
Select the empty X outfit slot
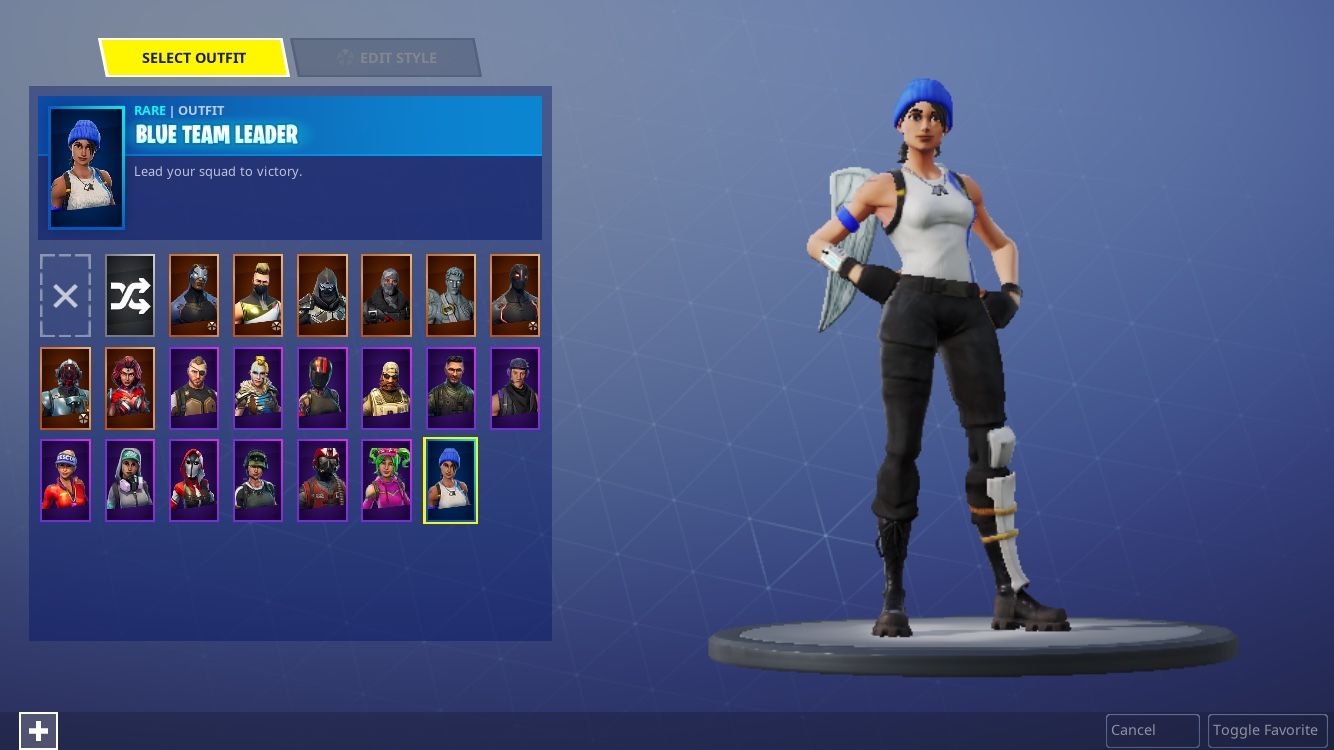(65, 295)
